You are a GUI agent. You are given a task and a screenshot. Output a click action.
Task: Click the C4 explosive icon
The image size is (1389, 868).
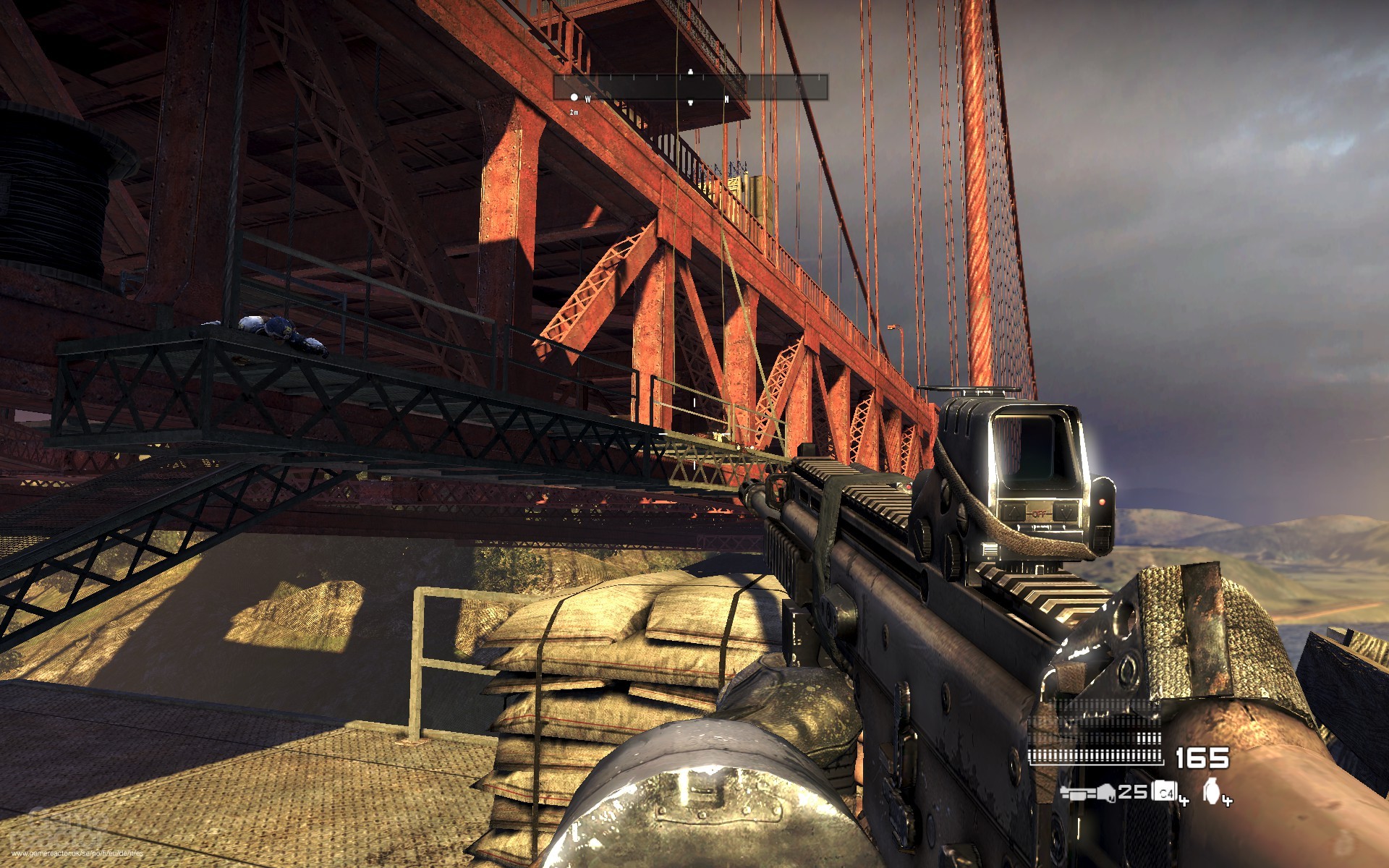pos(1165,791)
